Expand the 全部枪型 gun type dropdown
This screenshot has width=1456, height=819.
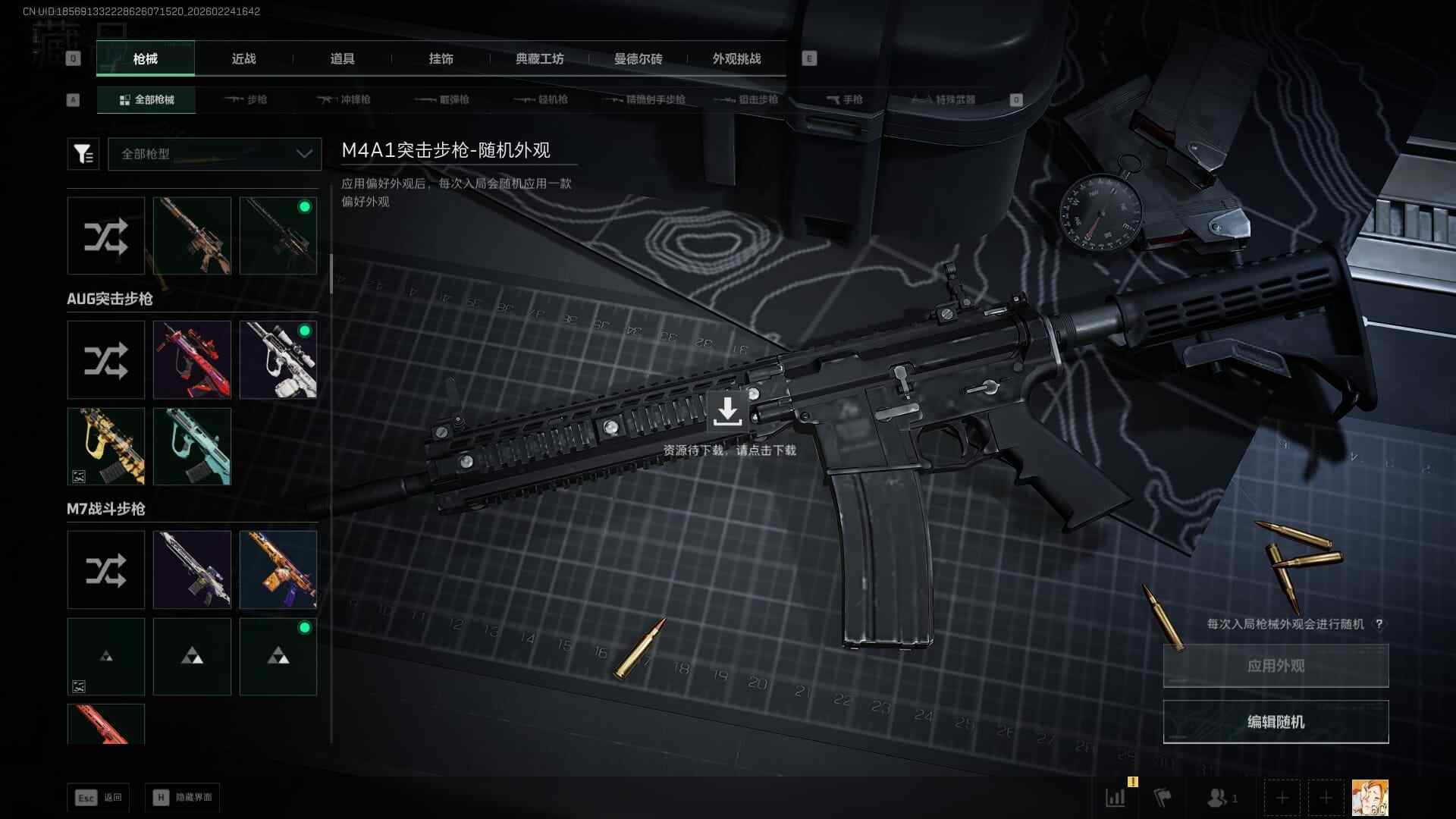pos(215,154)
